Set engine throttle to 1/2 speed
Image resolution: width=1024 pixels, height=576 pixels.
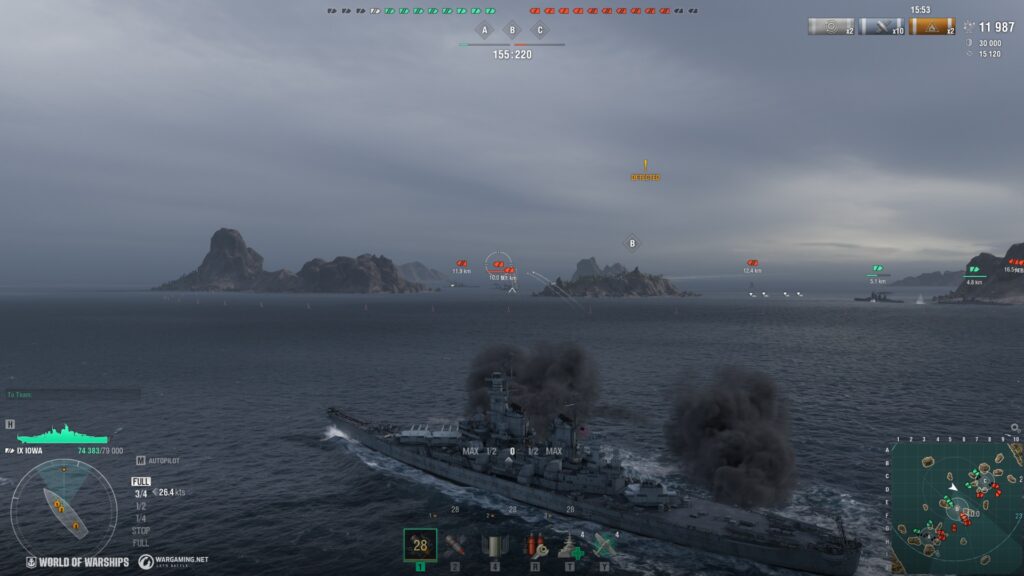(140, 505)
